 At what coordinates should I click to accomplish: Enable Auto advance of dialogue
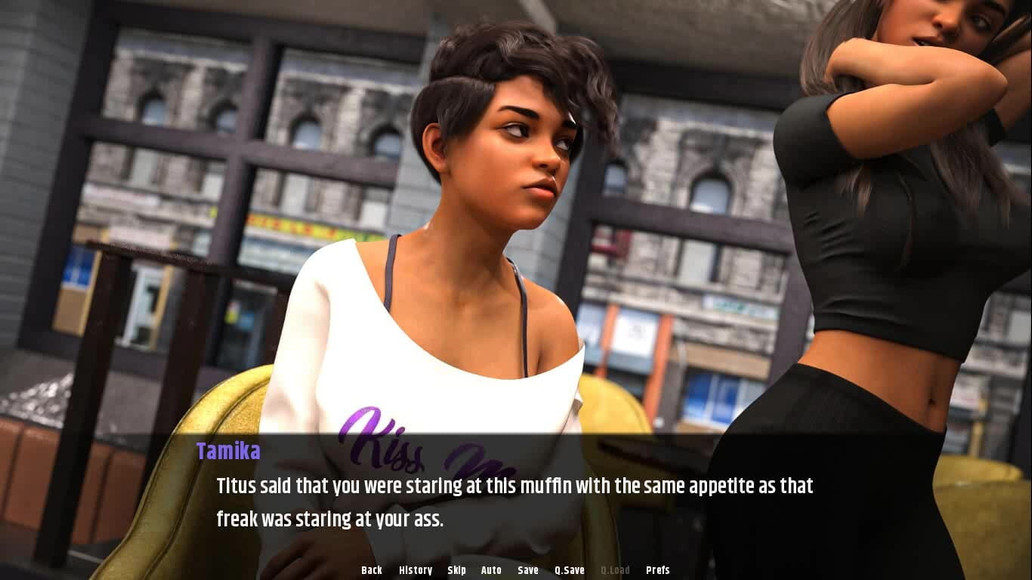point(491,570)
